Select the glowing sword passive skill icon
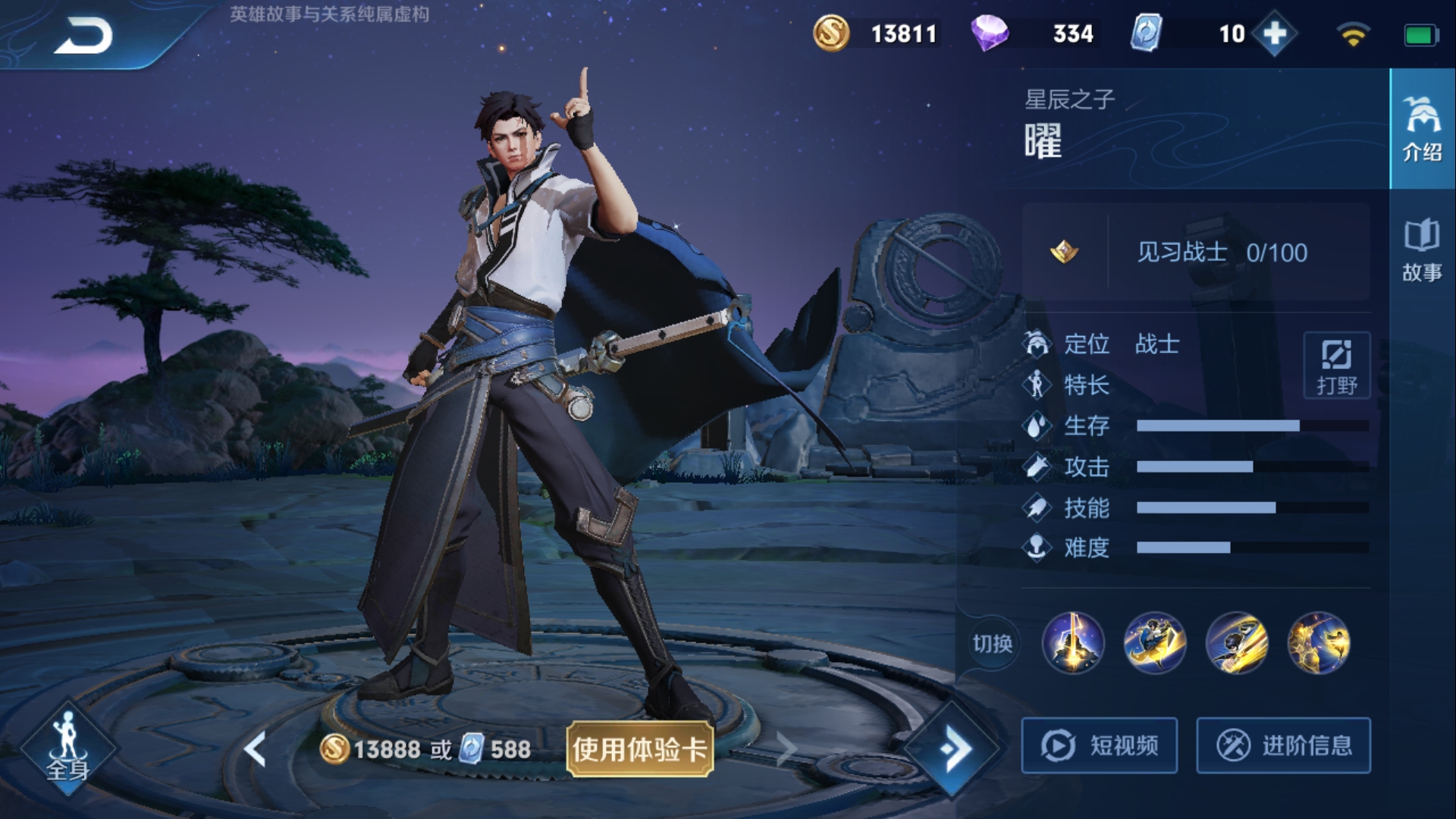Screen dimensions: 1456x819 (1073, 643)
